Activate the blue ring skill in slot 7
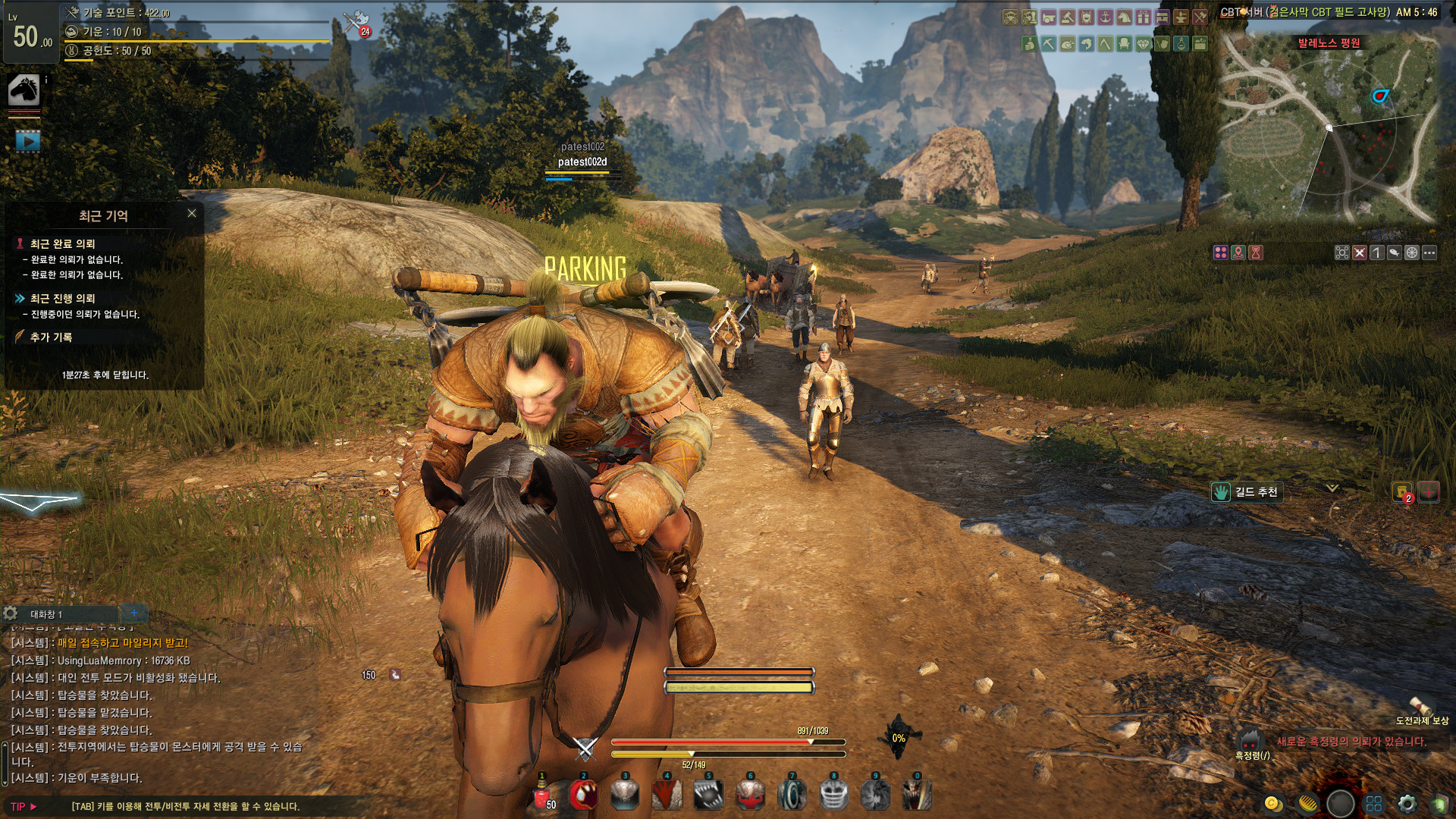Screen dimensions: 1456x819 (x=792, y=795)
